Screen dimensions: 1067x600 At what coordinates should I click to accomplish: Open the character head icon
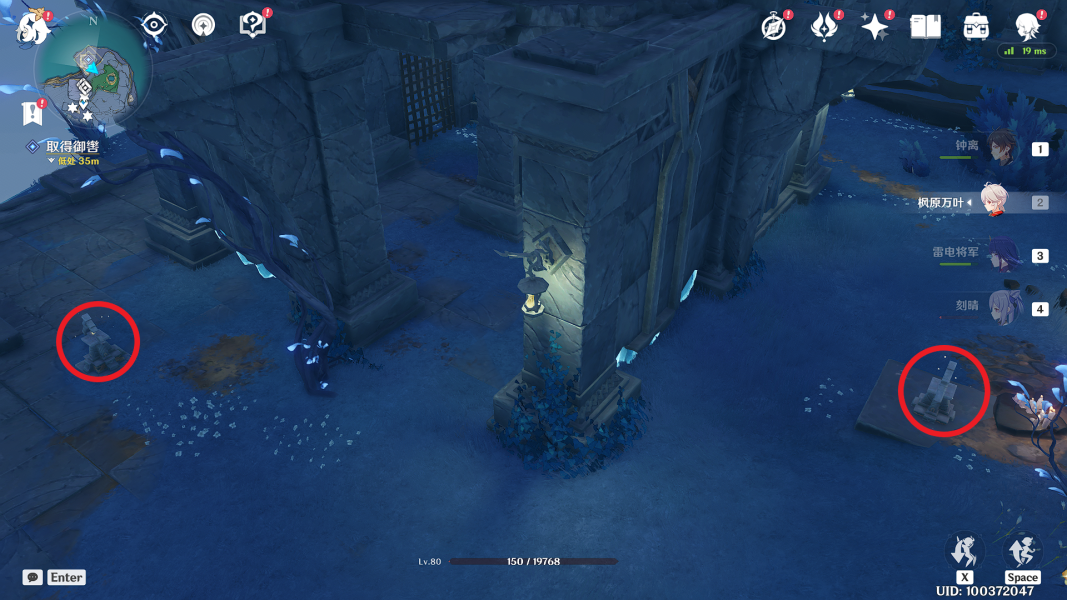(x=1027, y=27)
